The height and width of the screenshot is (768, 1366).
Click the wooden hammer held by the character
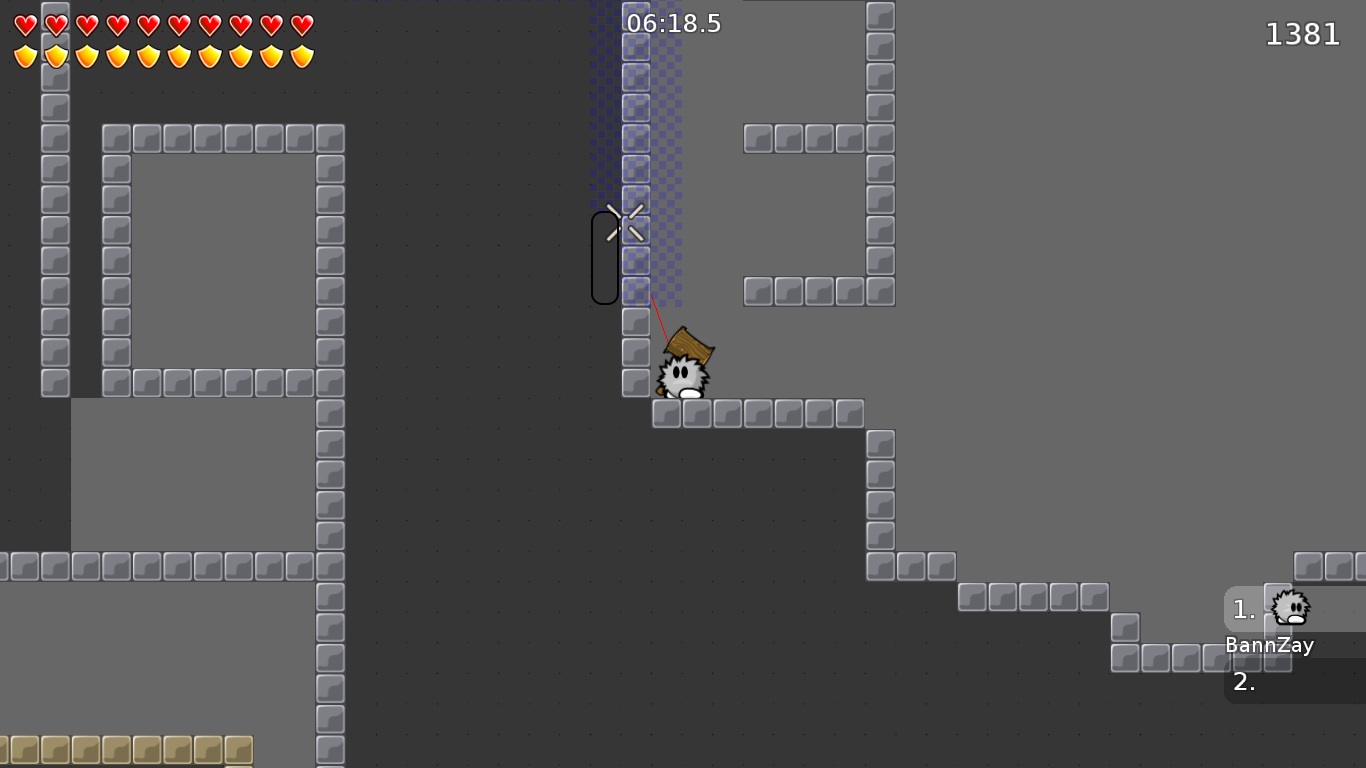click(x=688, y=345)
